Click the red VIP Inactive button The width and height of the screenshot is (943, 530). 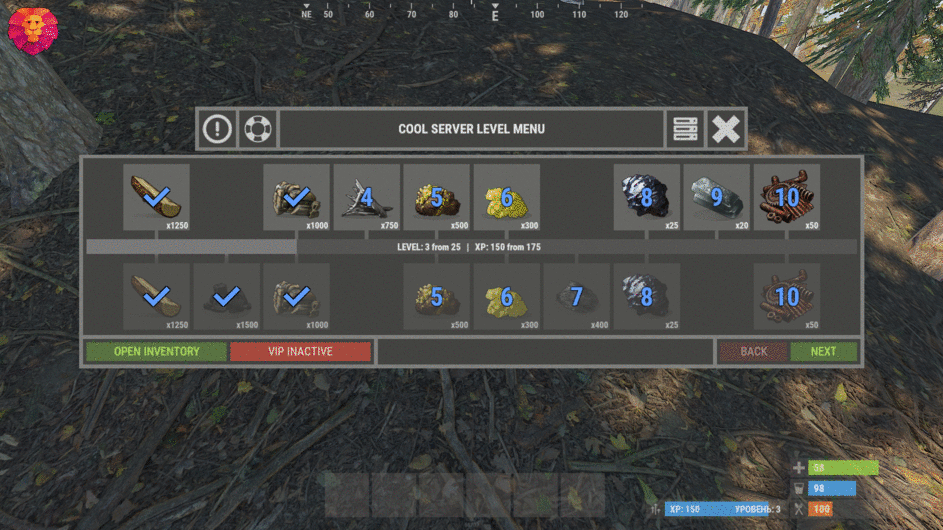(x=300, y=352)
